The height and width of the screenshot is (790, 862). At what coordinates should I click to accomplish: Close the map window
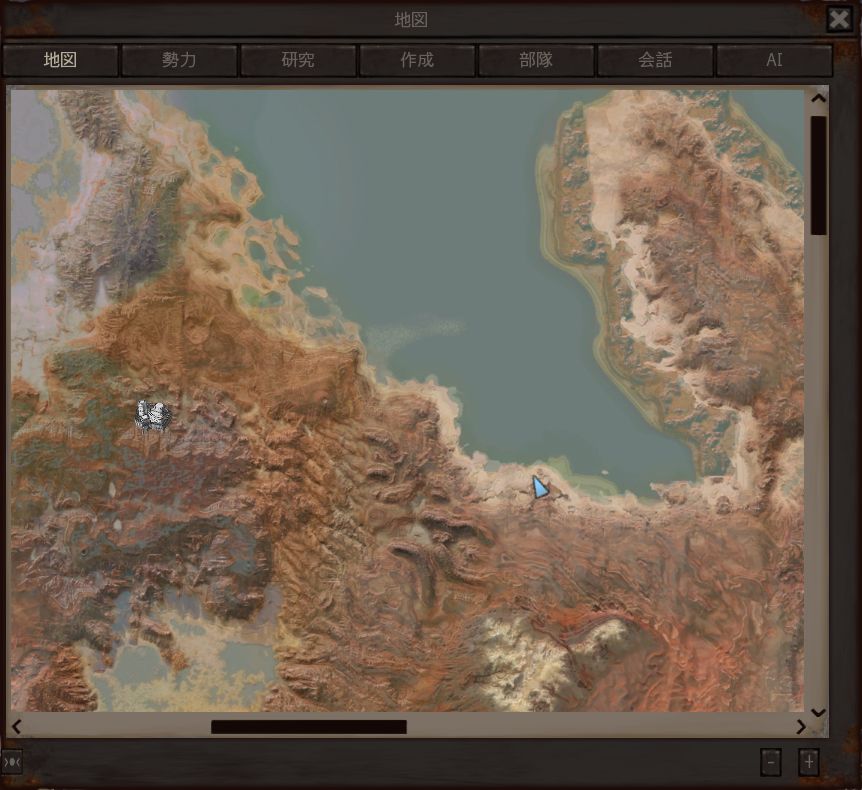tap(839, 19)
